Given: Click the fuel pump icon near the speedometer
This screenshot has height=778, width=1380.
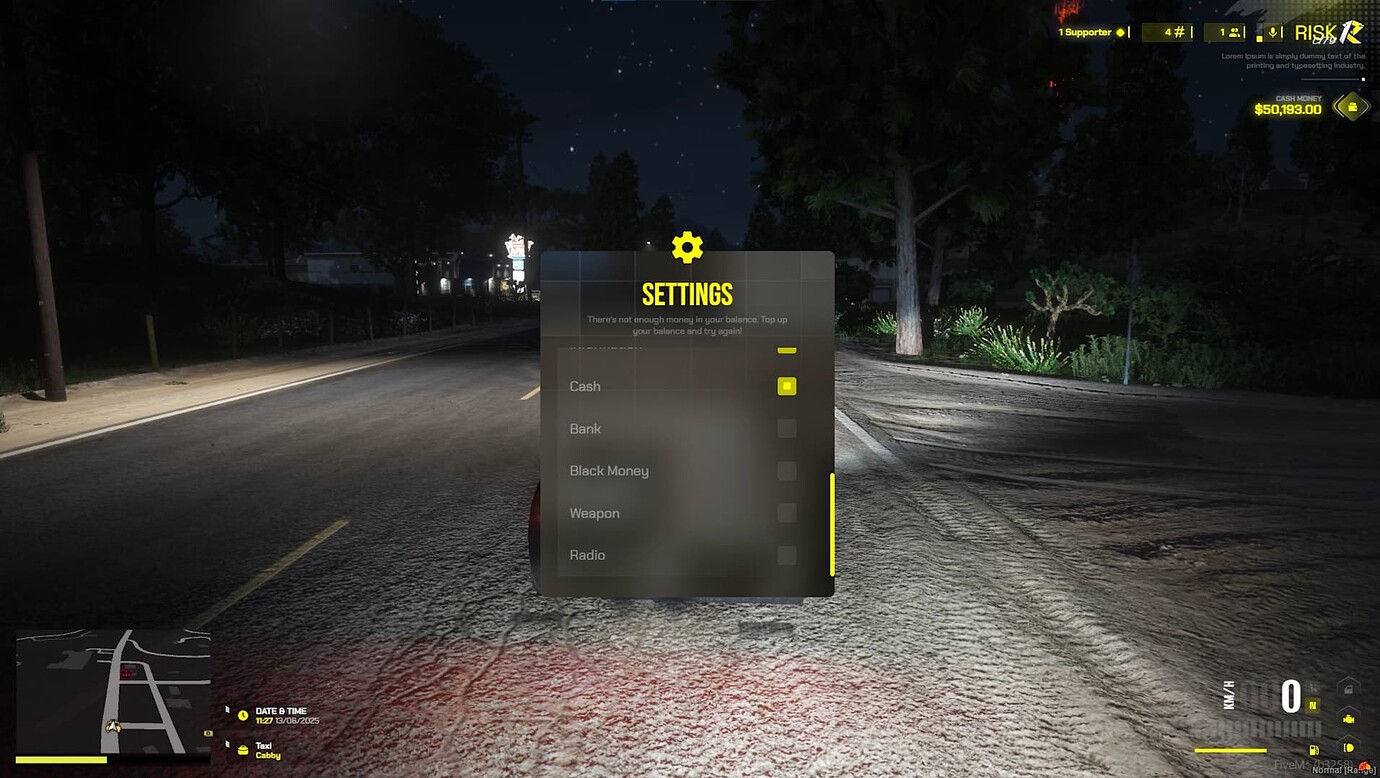Looking at the screenshot, I should tap(1313, 750).
